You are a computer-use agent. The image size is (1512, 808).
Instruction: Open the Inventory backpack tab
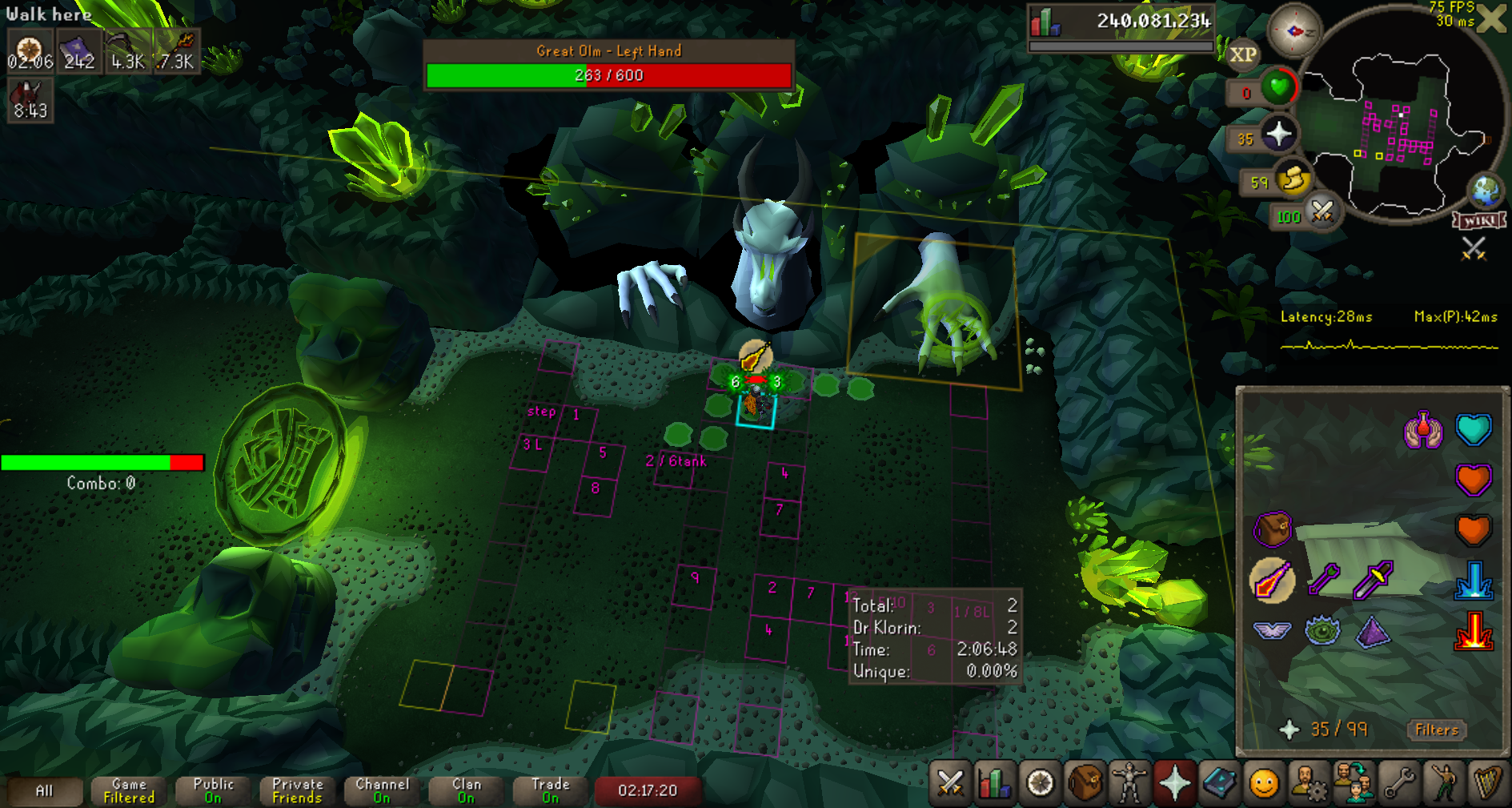point(1085,783)
